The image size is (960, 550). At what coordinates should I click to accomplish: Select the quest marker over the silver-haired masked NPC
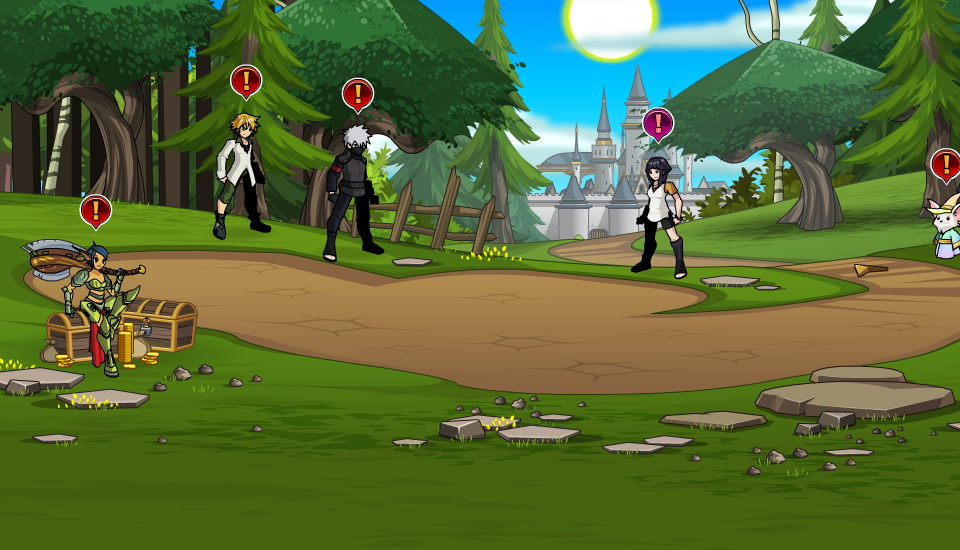(x=357, y=94)
